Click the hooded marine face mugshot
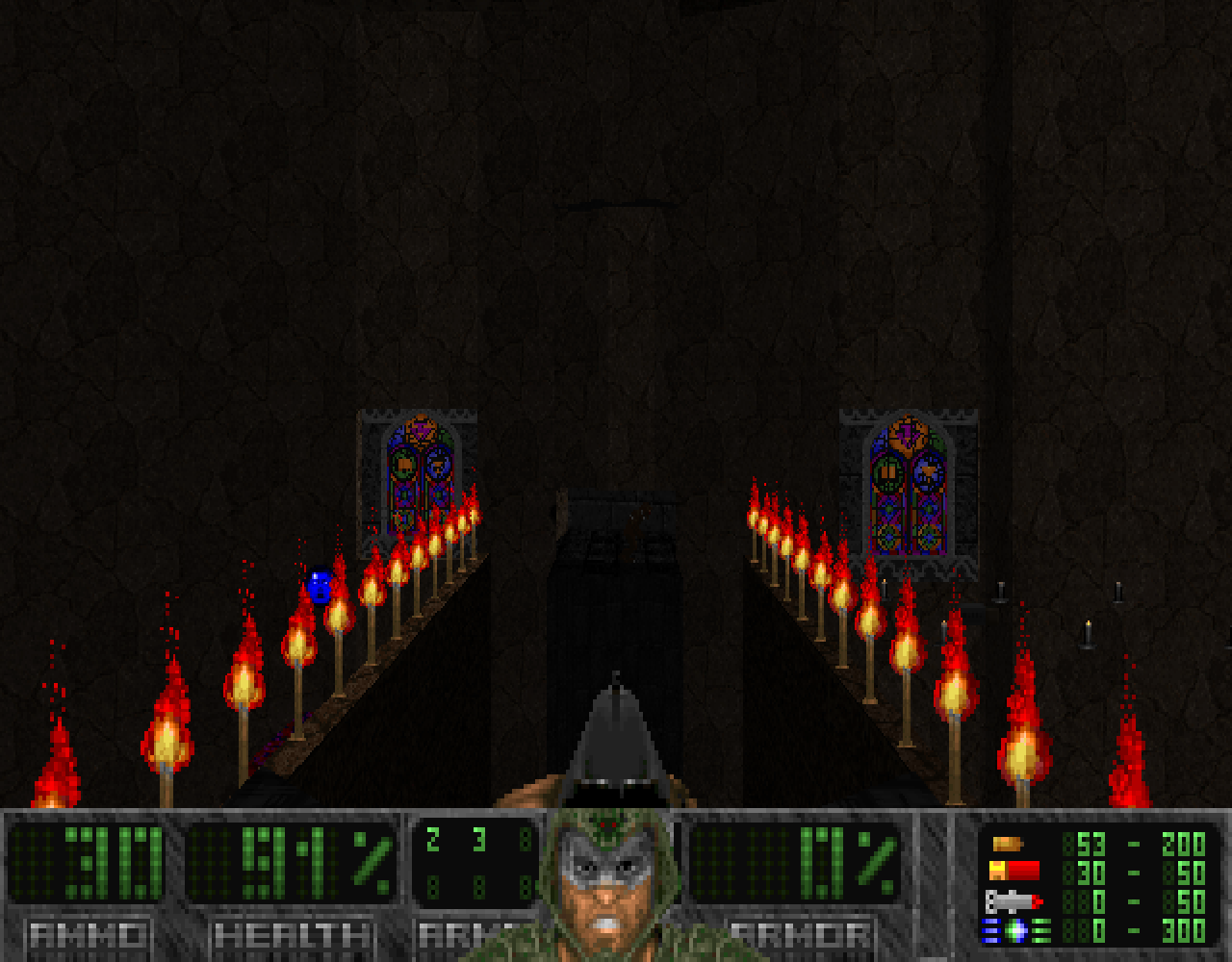Image resolution: width=1232 pixels, height=962 pixels. click(609, 890)
